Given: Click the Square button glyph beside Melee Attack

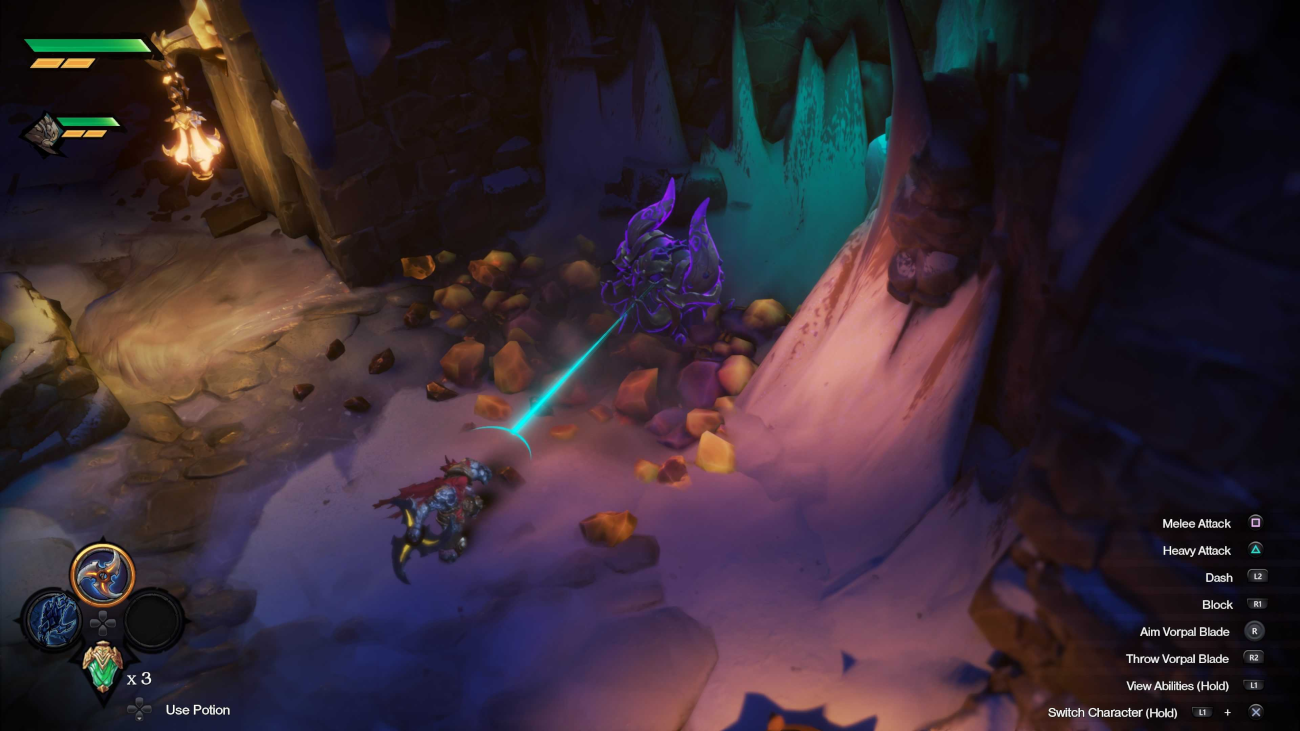Looking at the screenshot, I should coord(1254,523).
